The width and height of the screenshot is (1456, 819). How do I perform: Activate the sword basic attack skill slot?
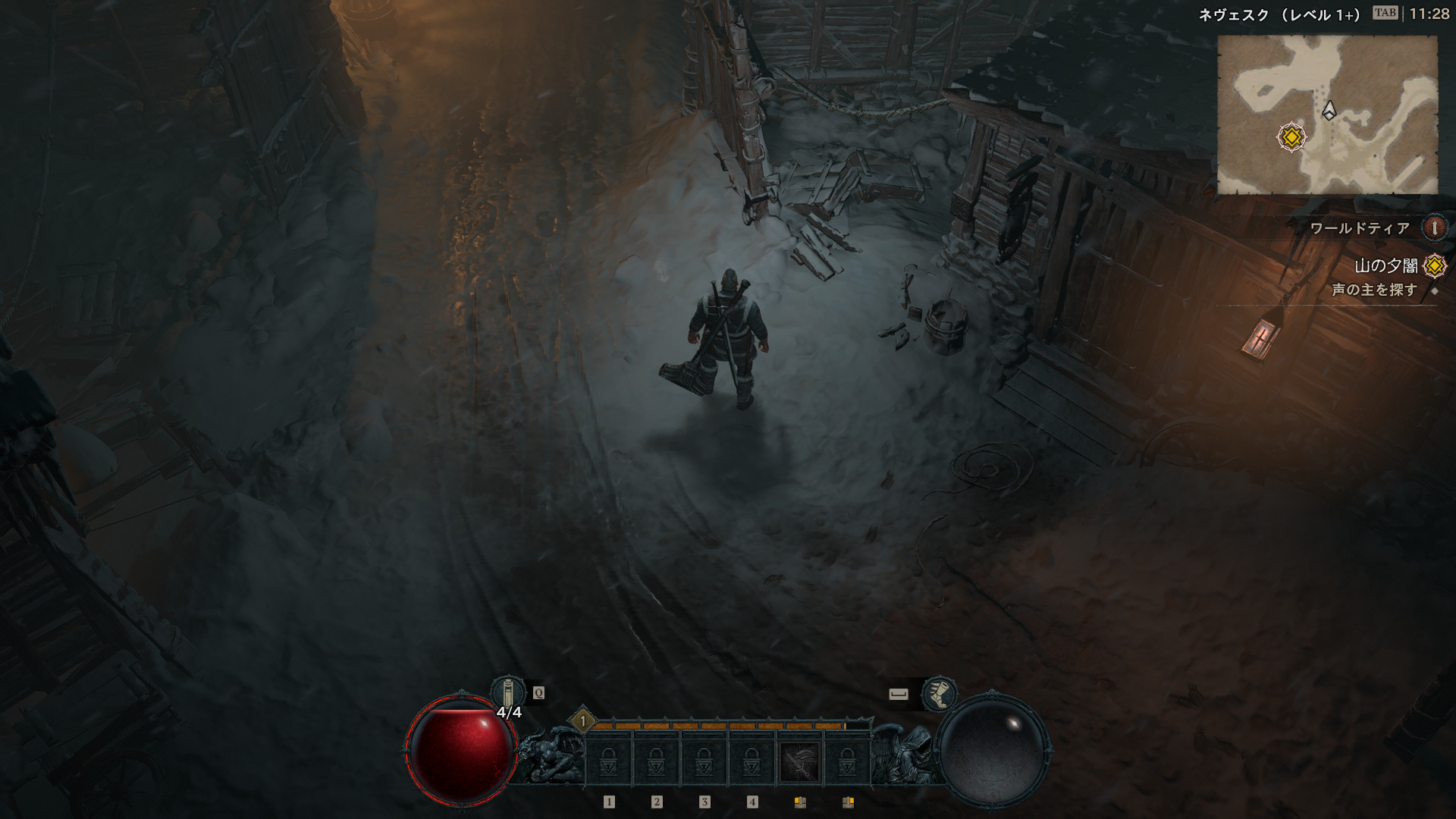pyautogui.click(x=799, y=761)
